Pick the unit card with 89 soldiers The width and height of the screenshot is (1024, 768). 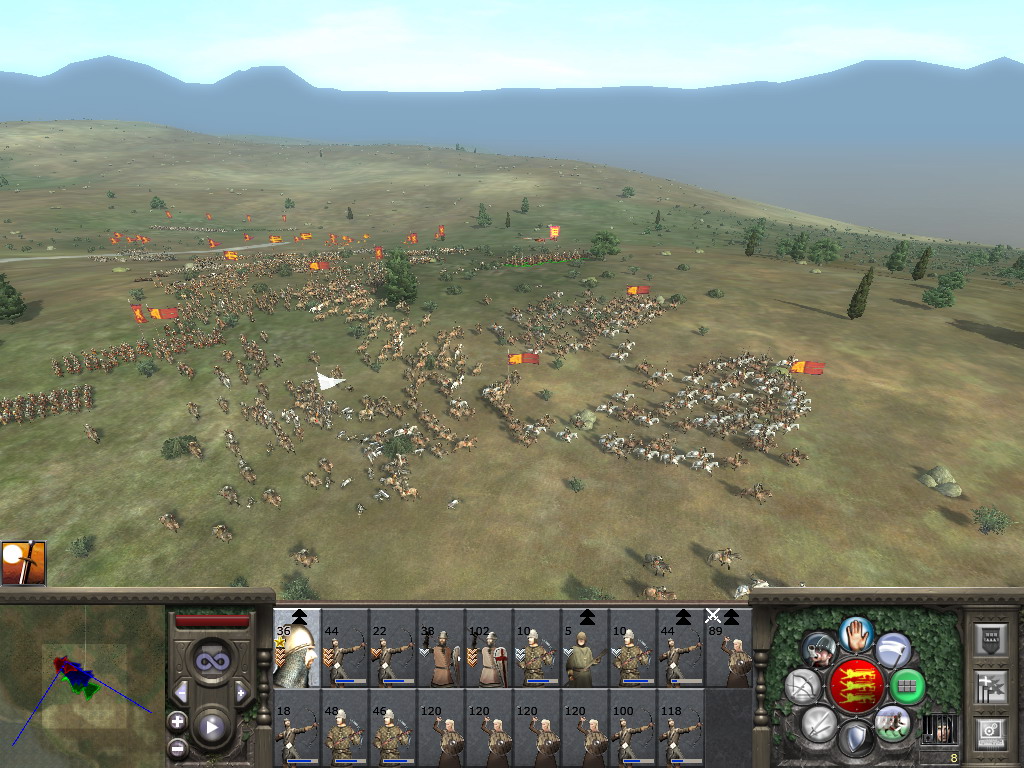click(729, 648)
